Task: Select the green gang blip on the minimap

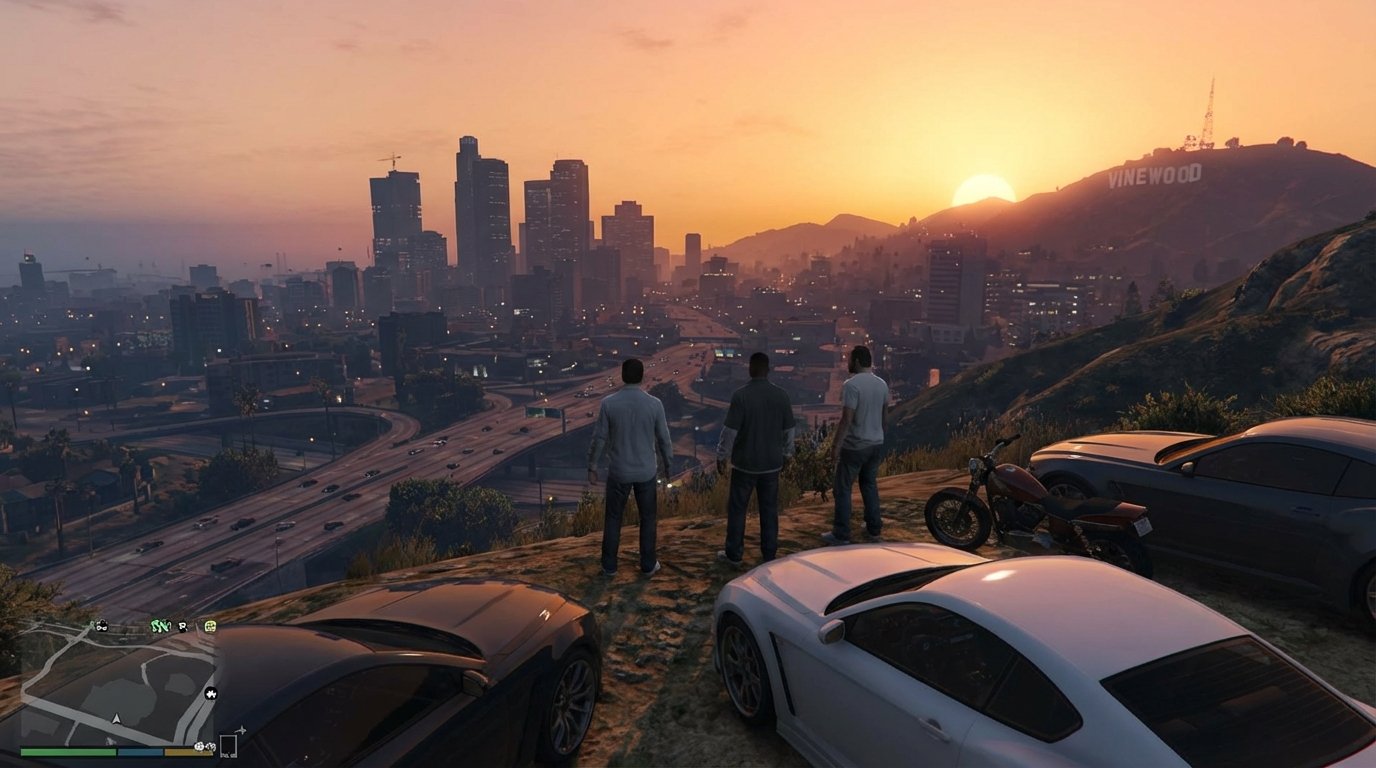Action: tap(160, 626)
